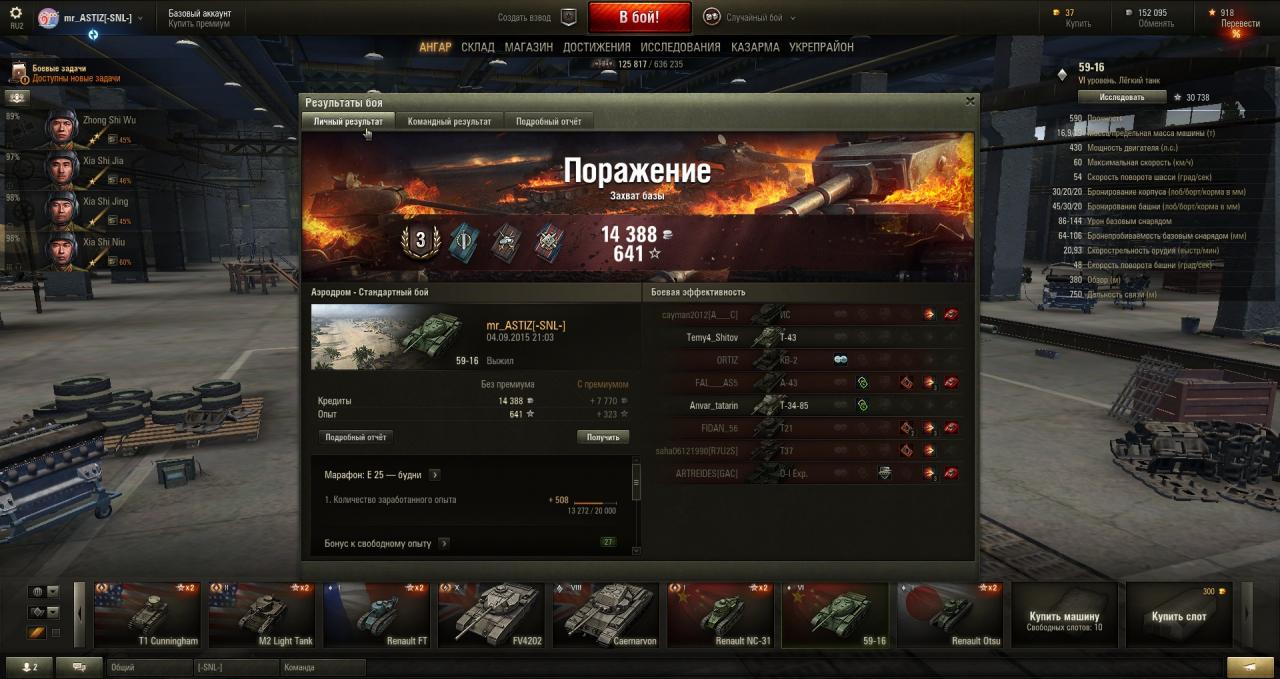Viewport: 1280px width, 679px height.
Task: Open the Подробный отчёт tab
Action: point(548,121)
